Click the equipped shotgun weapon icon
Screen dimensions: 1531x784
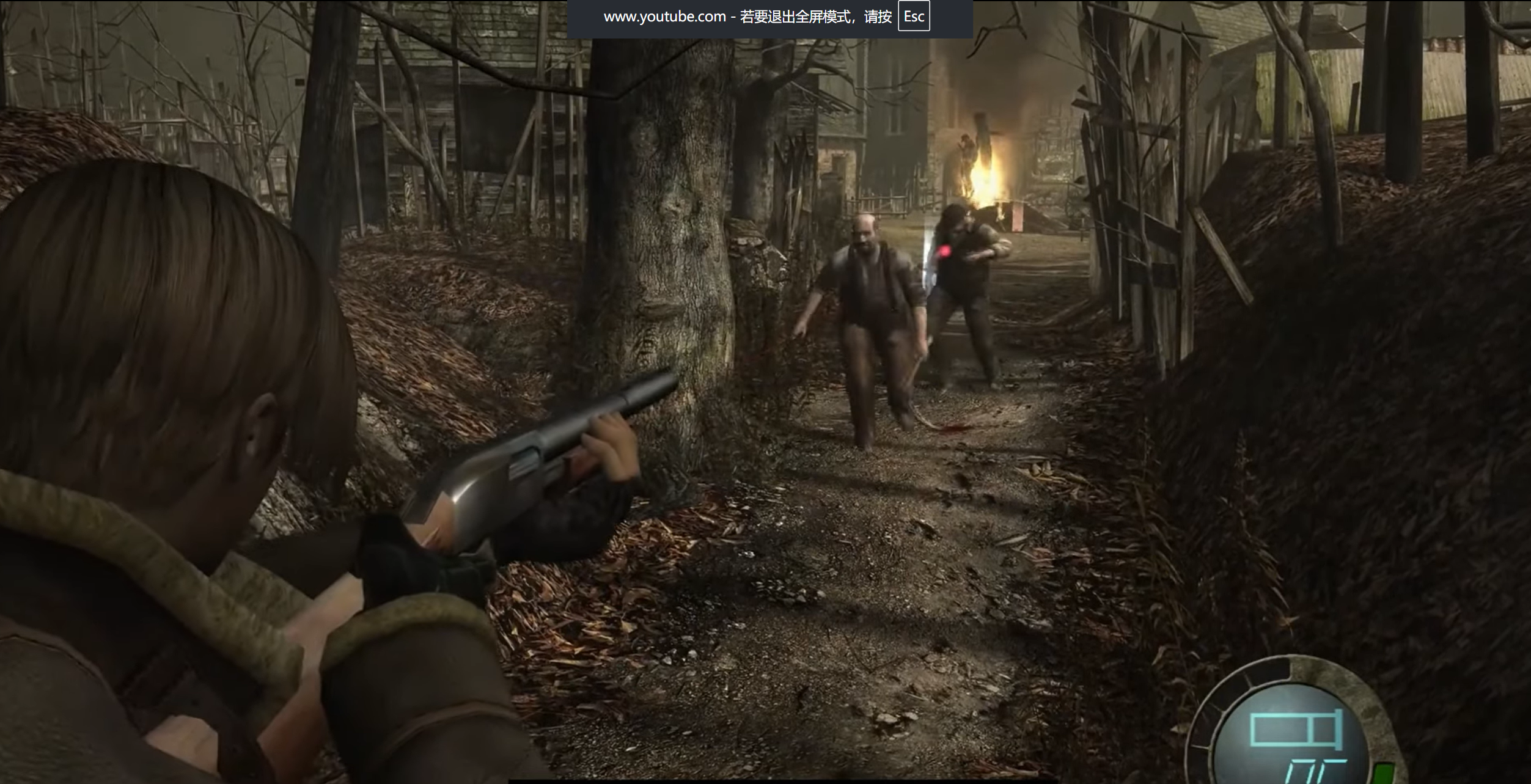tap(1296, 729)
